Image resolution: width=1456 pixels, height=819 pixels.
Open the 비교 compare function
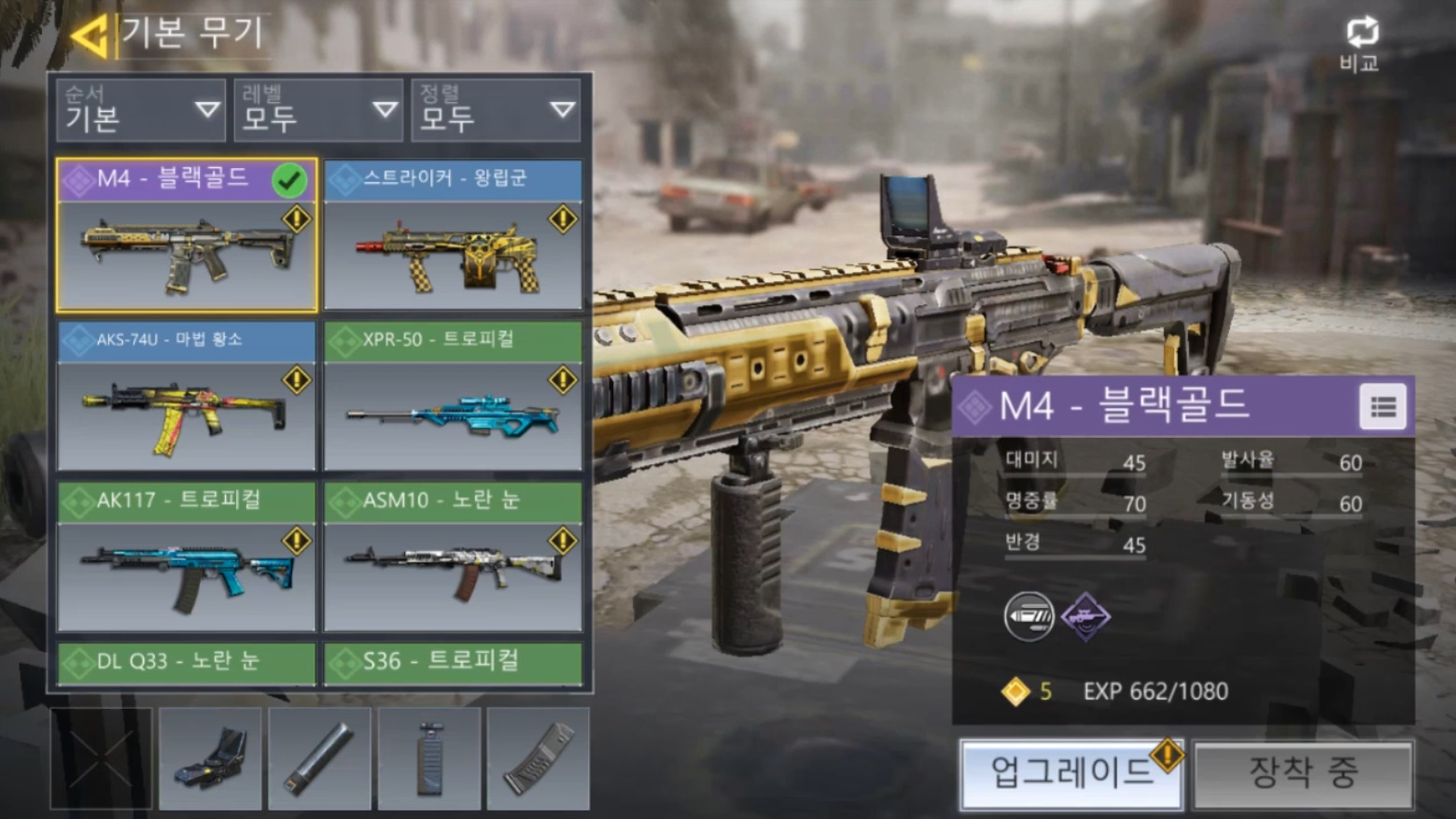[x=1361, y=43]
